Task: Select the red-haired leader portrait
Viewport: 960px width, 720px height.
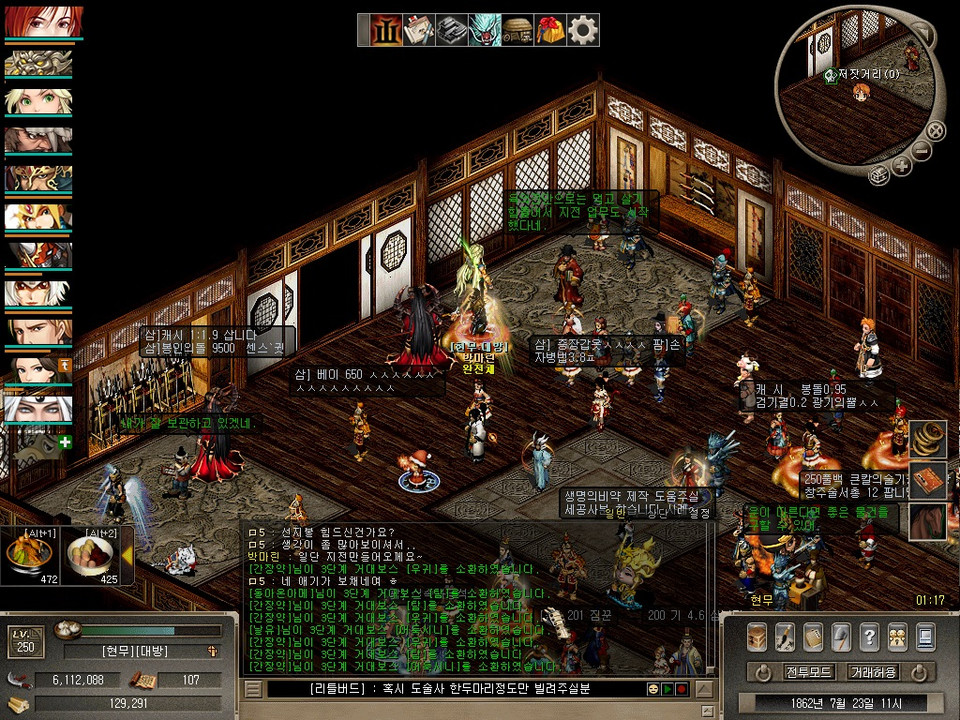Action: 43,22
